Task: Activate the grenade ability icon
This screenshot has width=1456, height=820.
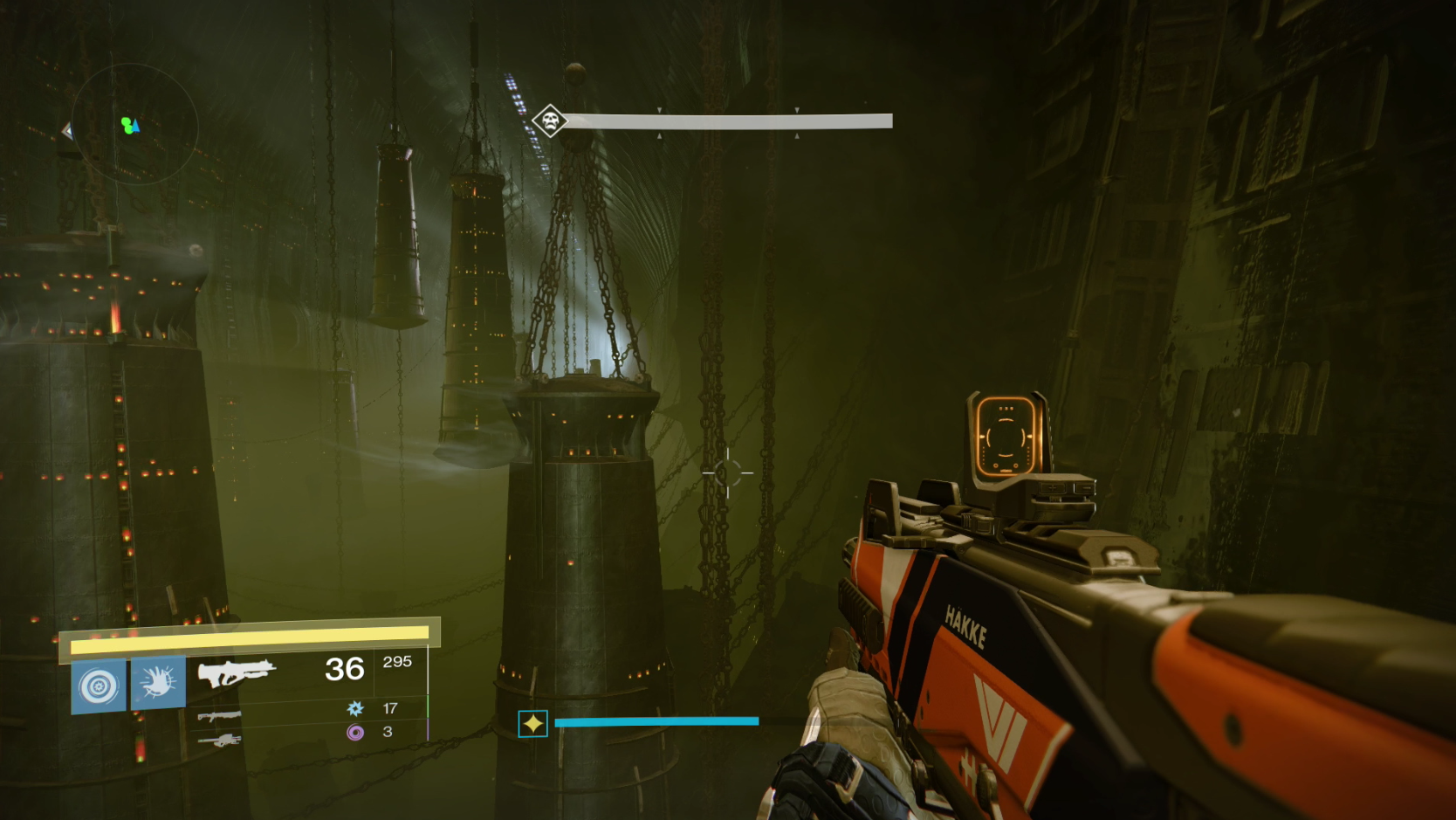Action: pyautogui.click(x=99, y=686)
